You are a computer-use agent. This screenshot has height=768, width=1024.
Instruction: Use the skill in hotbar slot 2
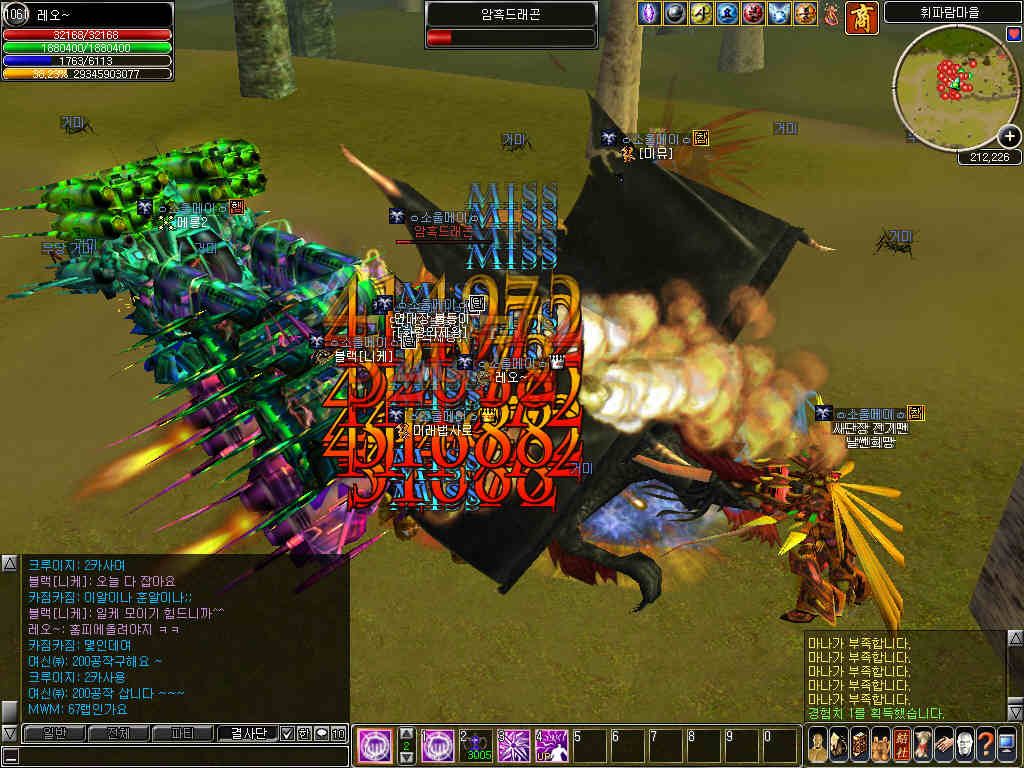click(x=475, y=745)
